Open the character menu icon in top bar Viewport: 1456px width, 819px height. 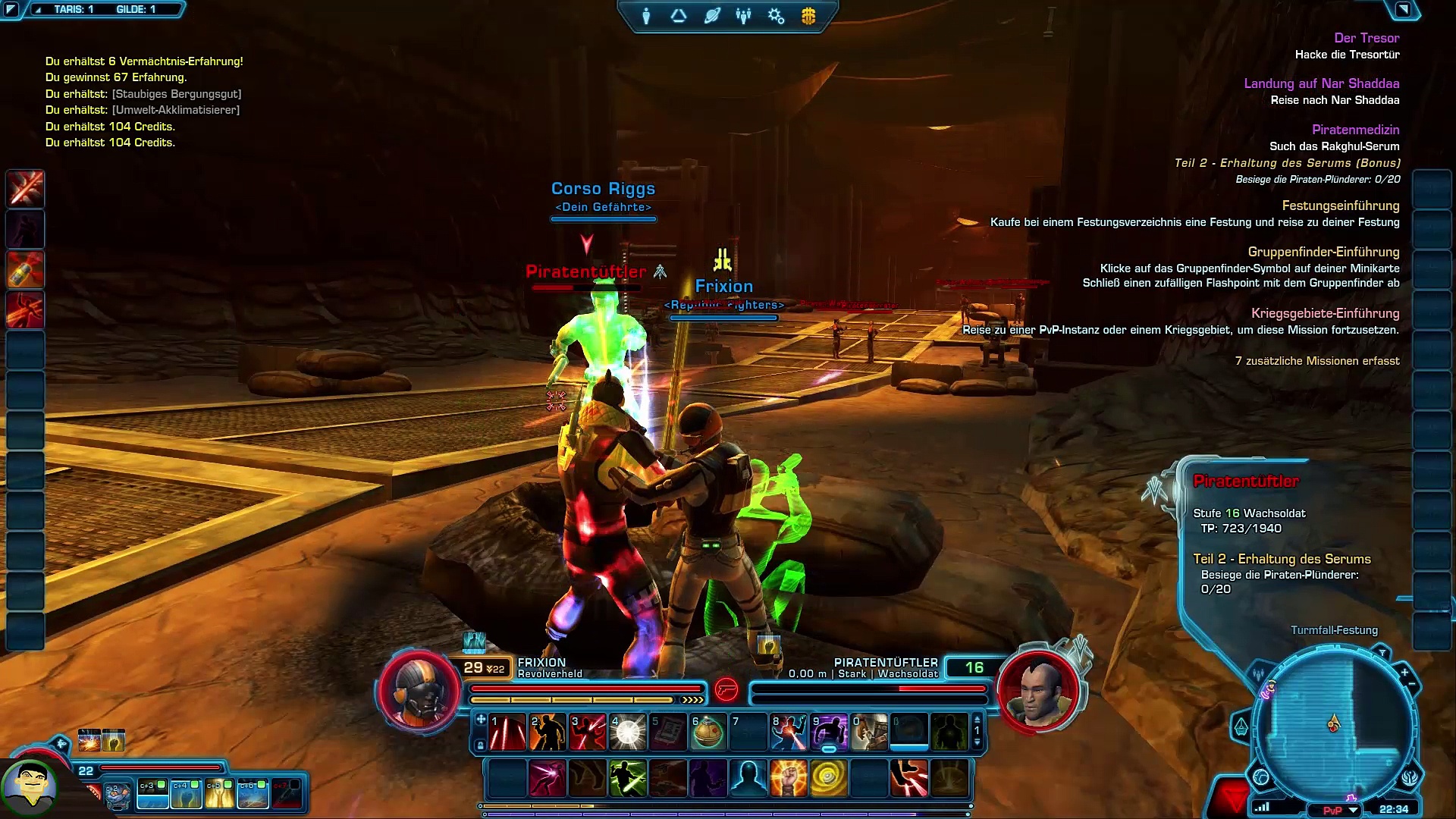pos(646,16)
